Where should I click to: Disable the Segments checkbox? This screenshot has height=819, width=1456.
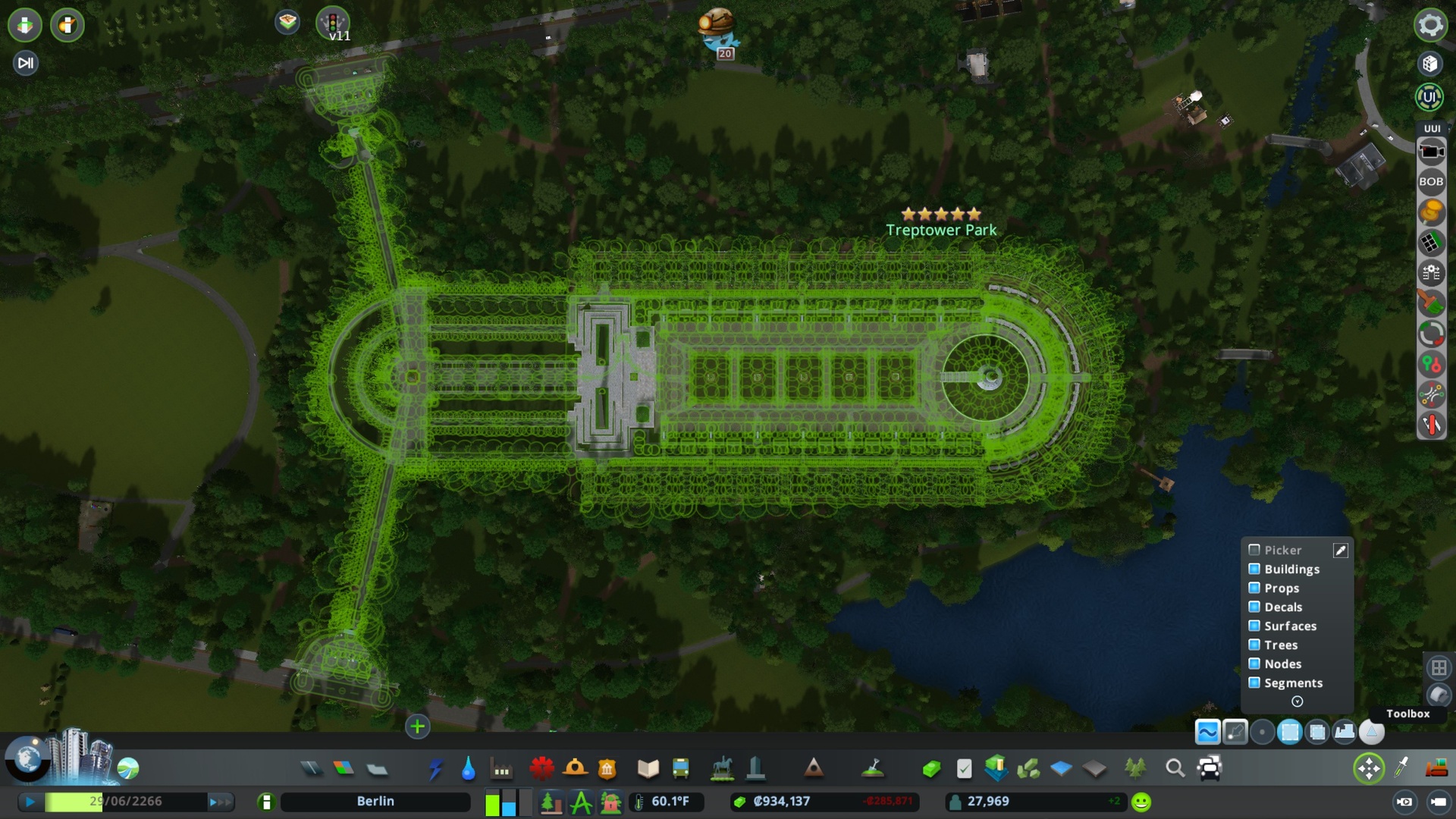[x=1256, y=683]
